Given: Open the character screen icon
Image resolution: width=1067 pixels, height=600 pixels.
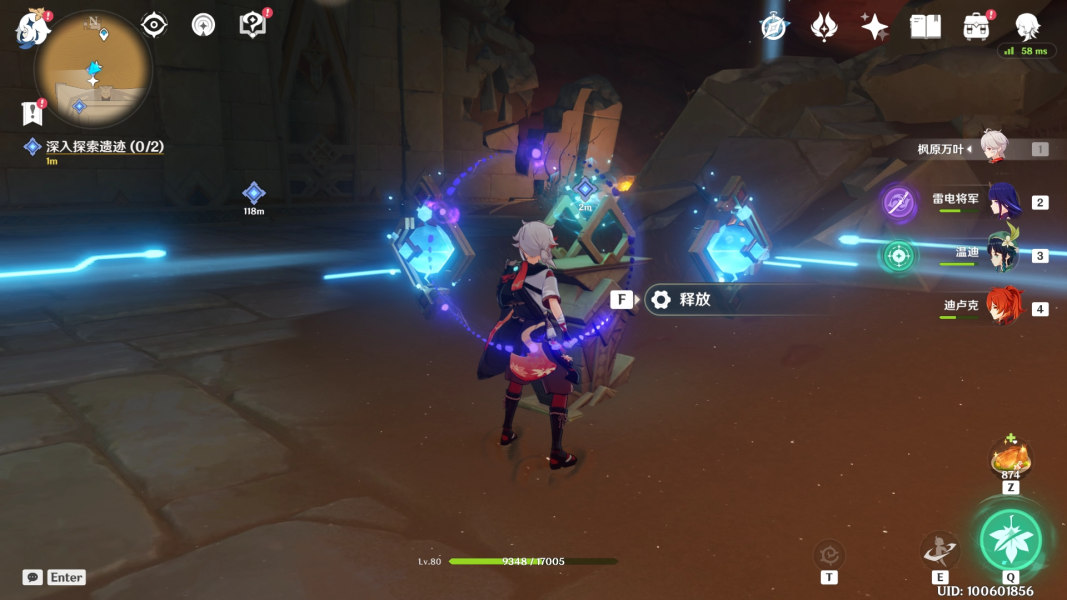Looking at the screenshot, I should tap(1027, 27).
